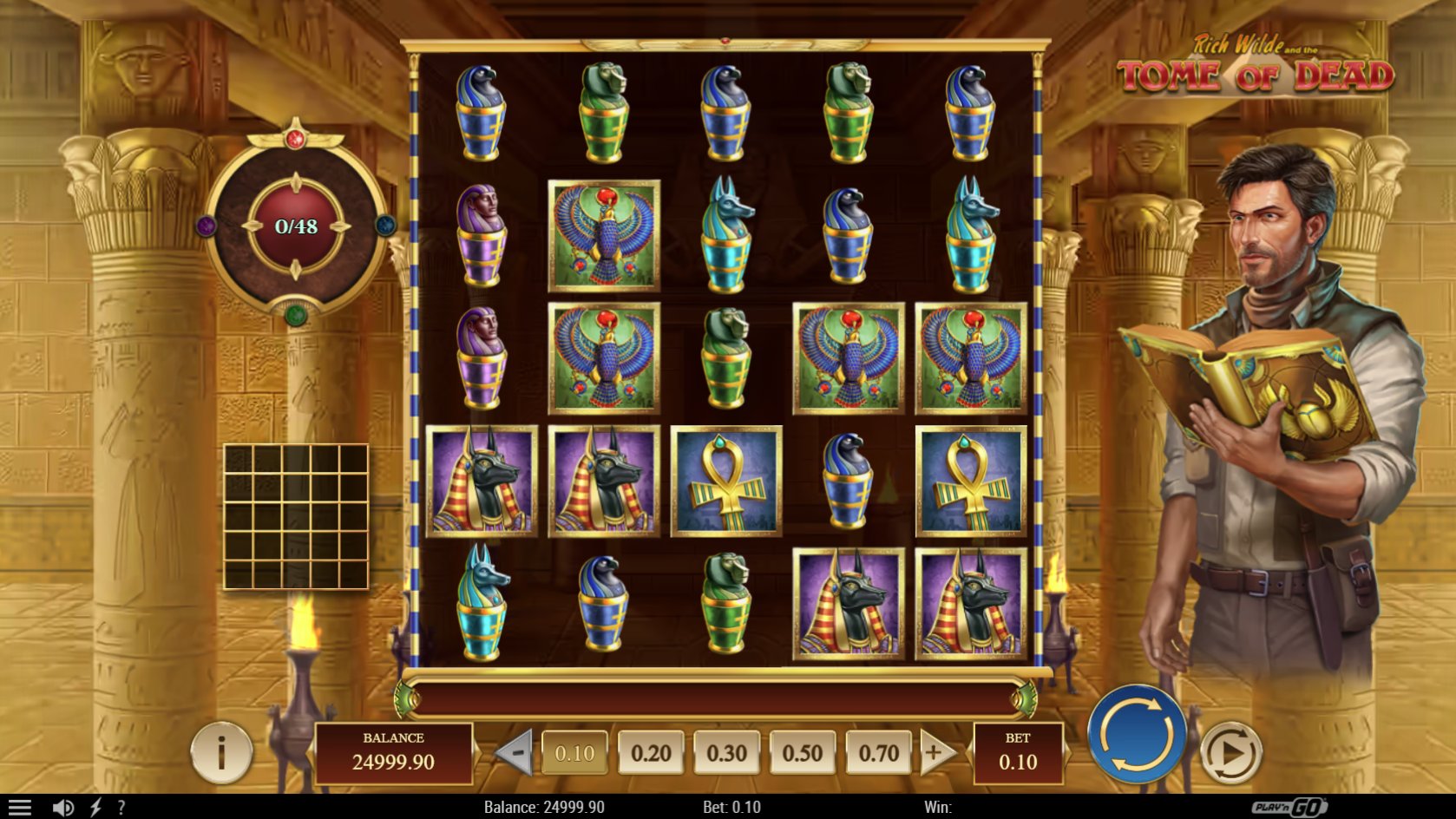Open help with the question mark
The width and height of the screenshot is (1456, 819).
coord(121,808)
